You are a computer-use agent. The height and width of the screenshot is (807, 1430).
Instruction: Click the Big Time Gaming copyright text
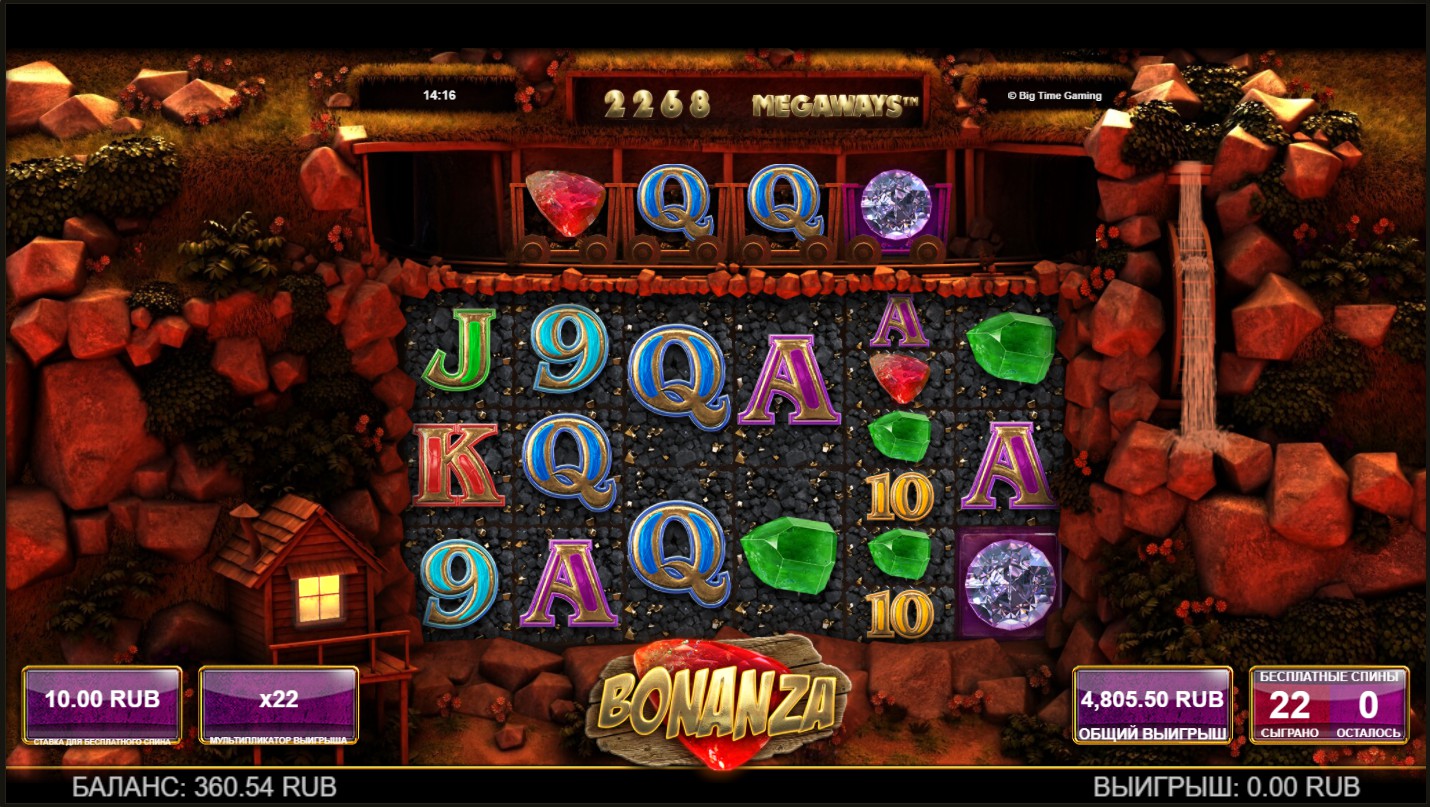(x=1053, y=94)
